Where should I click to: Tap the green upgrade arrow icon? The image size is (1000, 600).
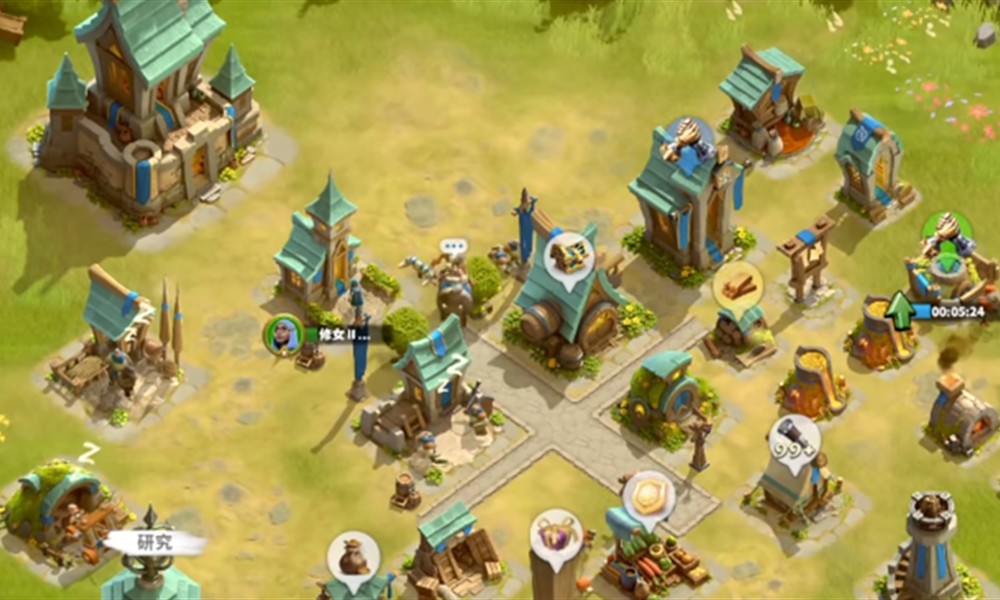click(x=899, y=310)
